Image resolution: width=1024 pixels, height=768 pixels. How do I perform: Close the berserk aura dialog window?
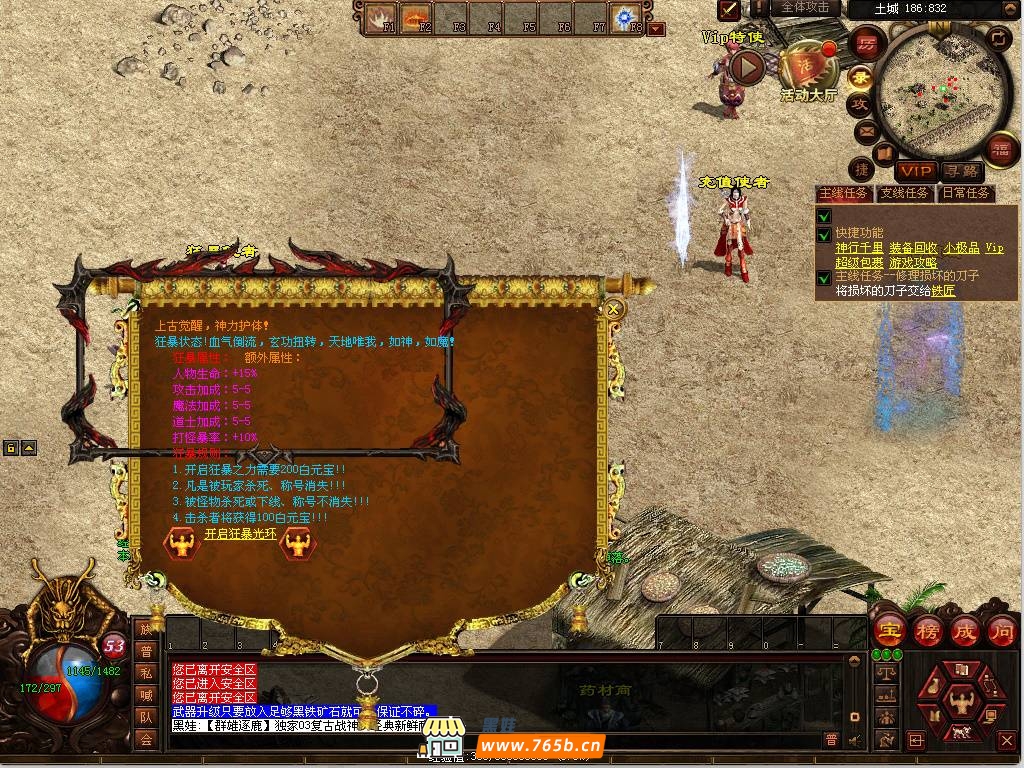coord(614,310)
